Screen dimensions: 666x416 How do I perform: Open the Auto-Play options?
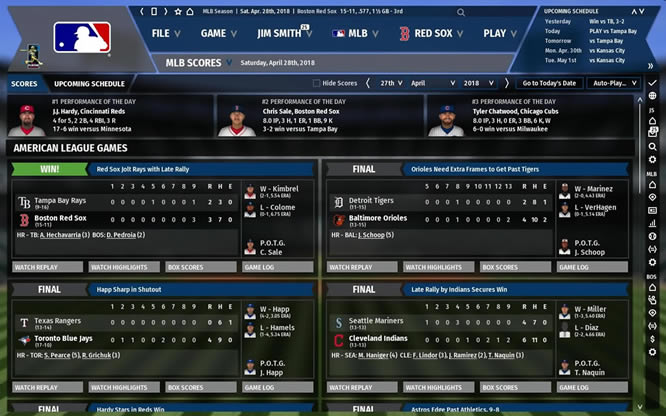point(612,84)
